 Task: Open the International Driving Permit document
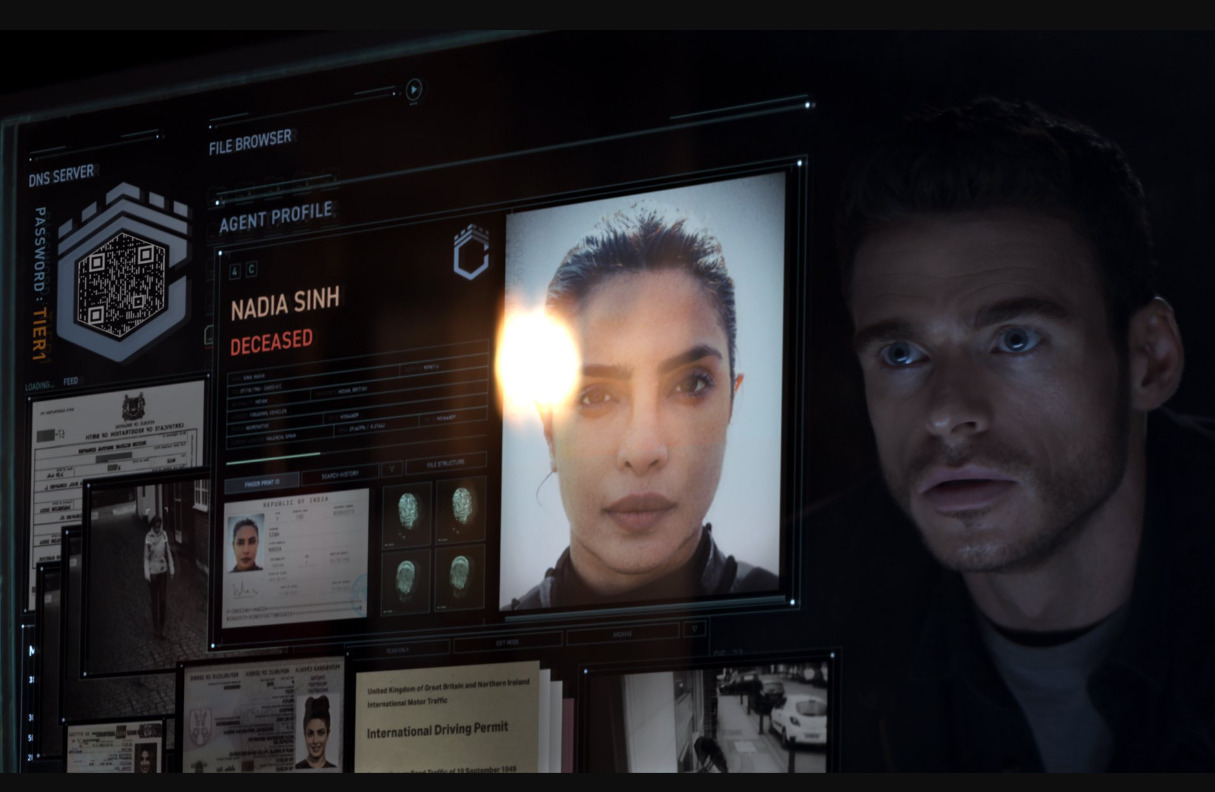(x=447, y=718)
